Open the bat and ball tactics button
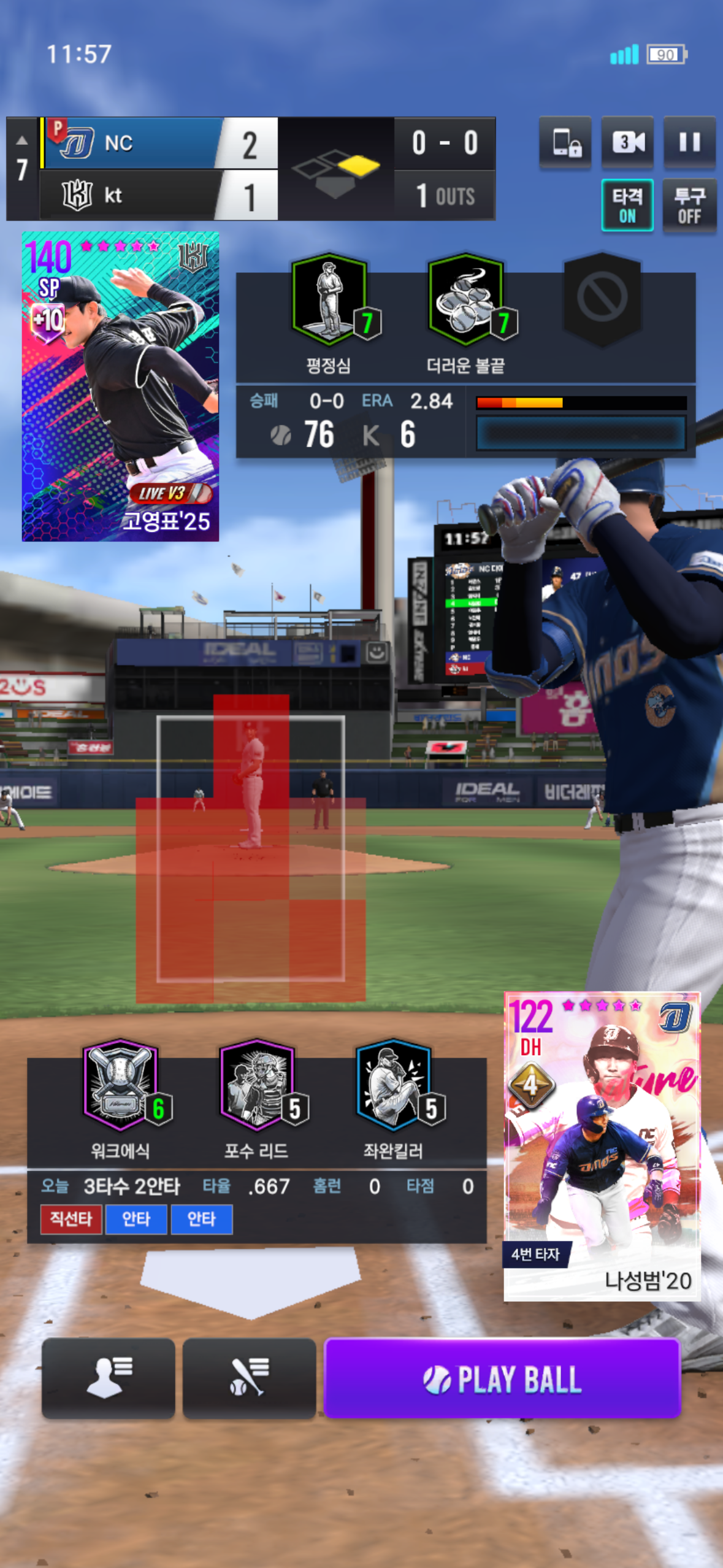The height and width of the screenshot is (1568, 723). pos(249,1378)
